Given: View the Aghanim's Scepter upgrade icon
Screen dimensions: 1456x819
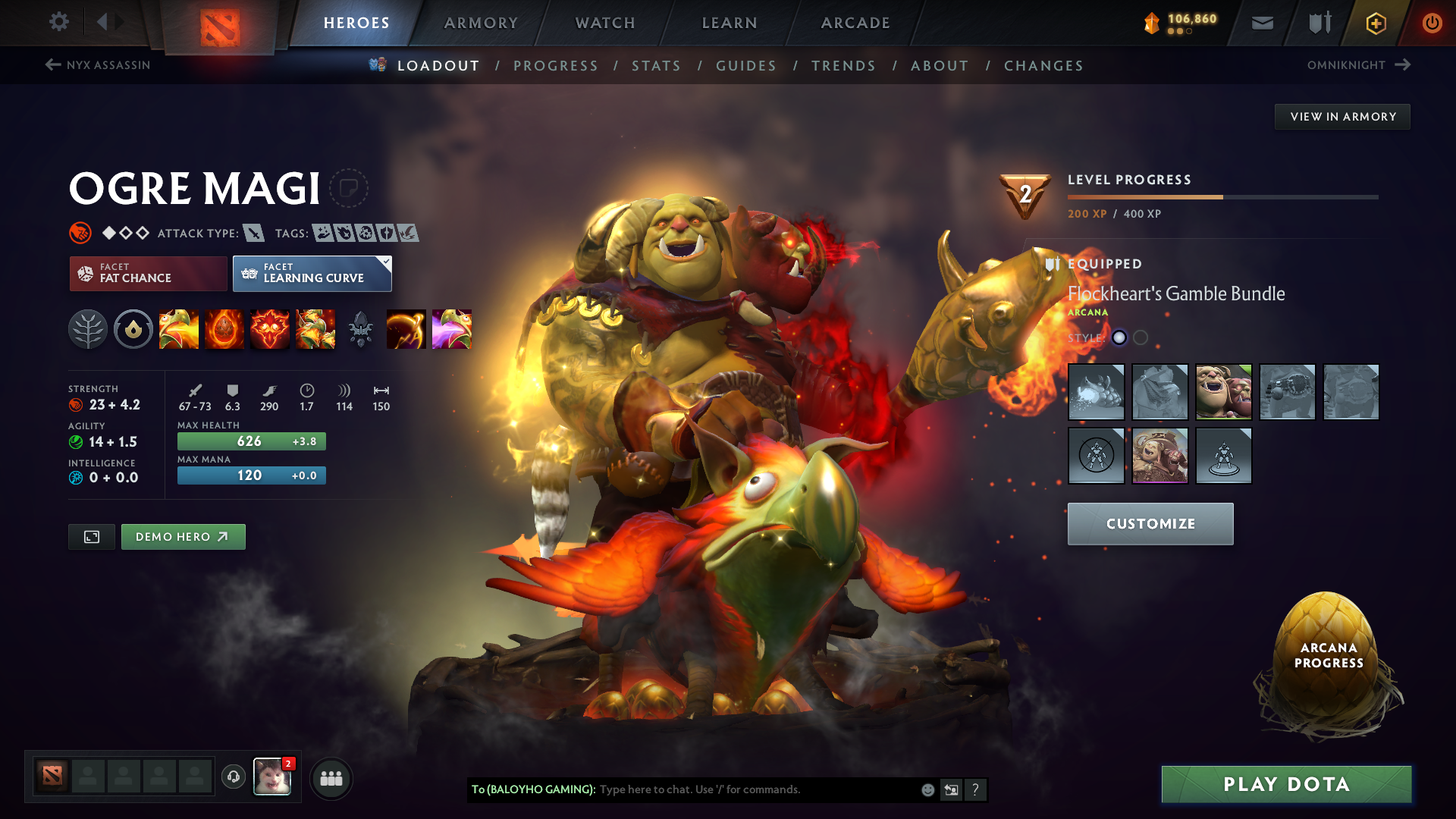Looking at the screenshot, I should (361, 329).
